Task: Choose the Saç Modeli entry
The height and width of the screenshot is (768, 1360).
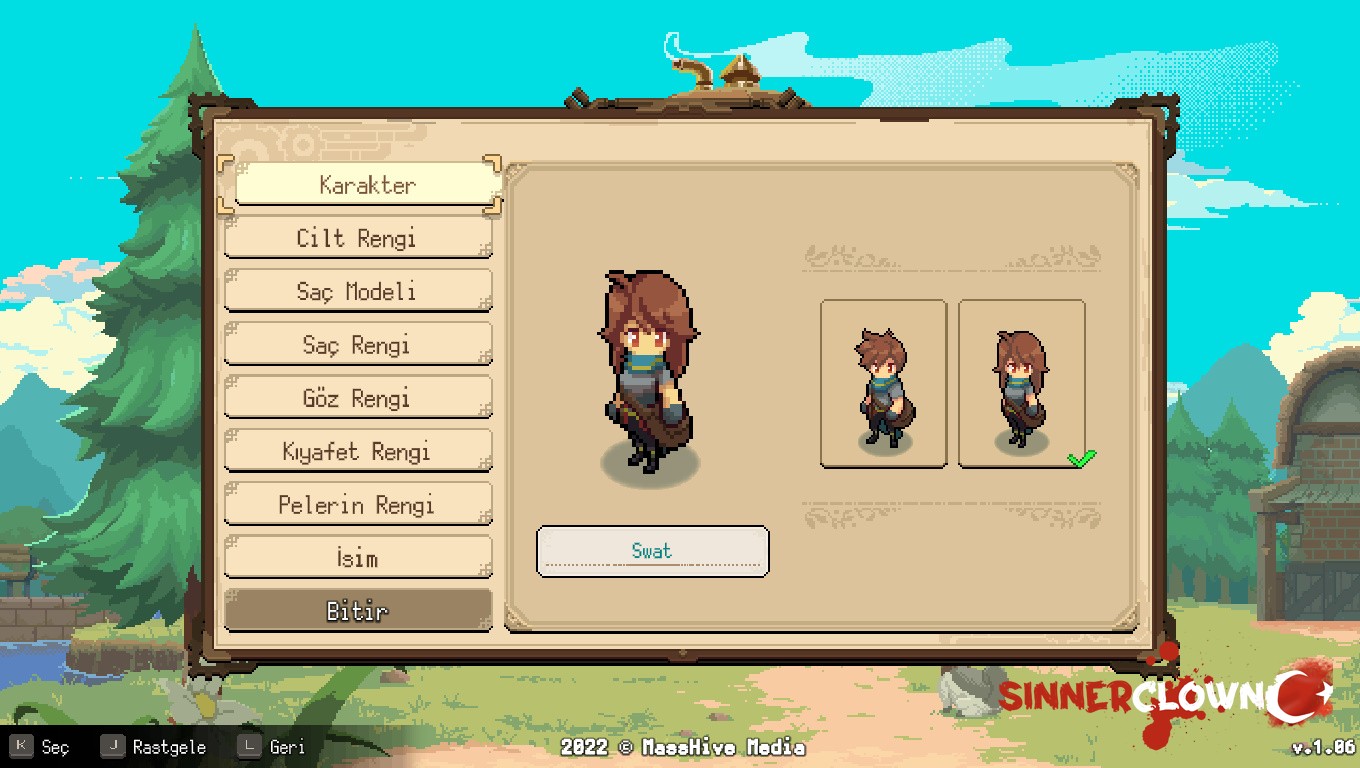Action: coord(357,292)
